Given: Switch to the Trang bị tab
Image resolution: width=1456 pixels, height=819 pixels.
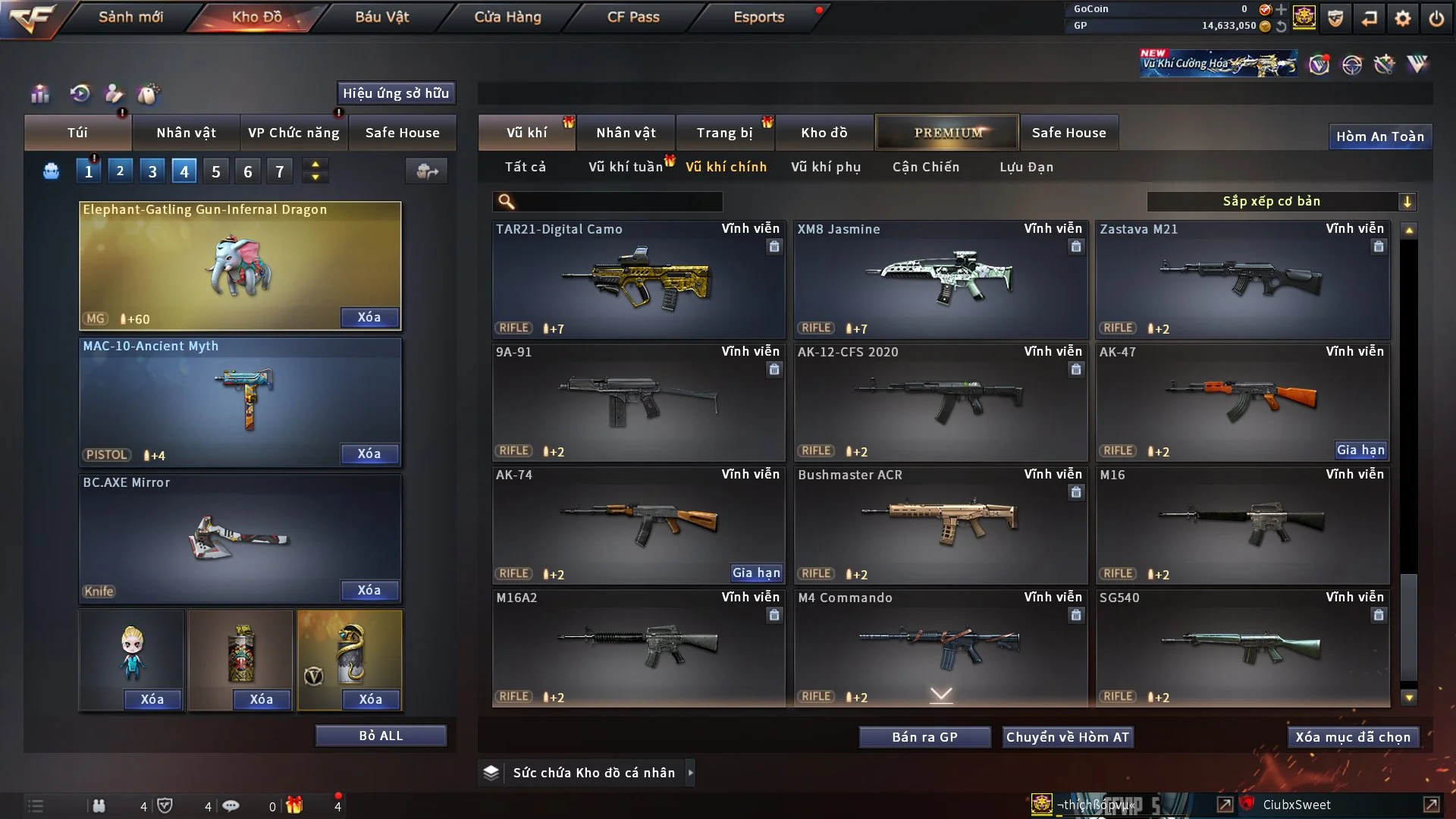Looking at the screenshot, I should (724, 133).
